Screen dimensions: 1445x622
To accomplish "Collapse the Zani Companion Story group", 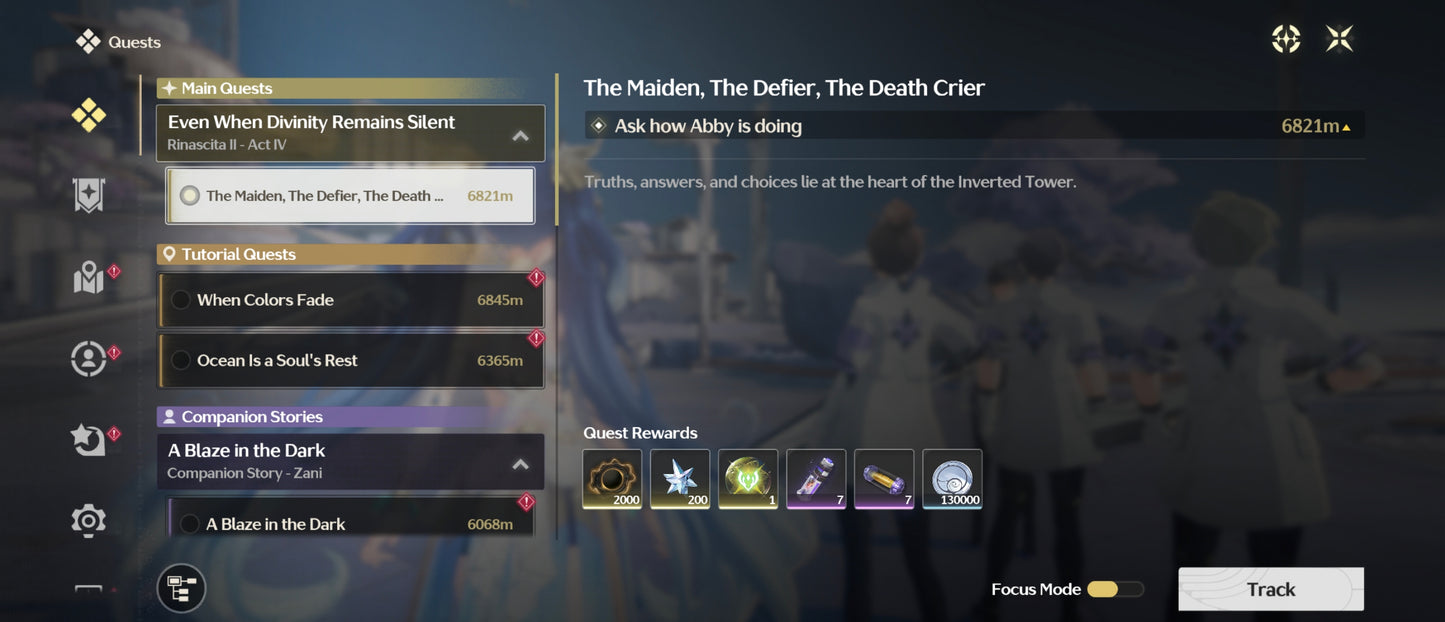I will click(520, 463).
